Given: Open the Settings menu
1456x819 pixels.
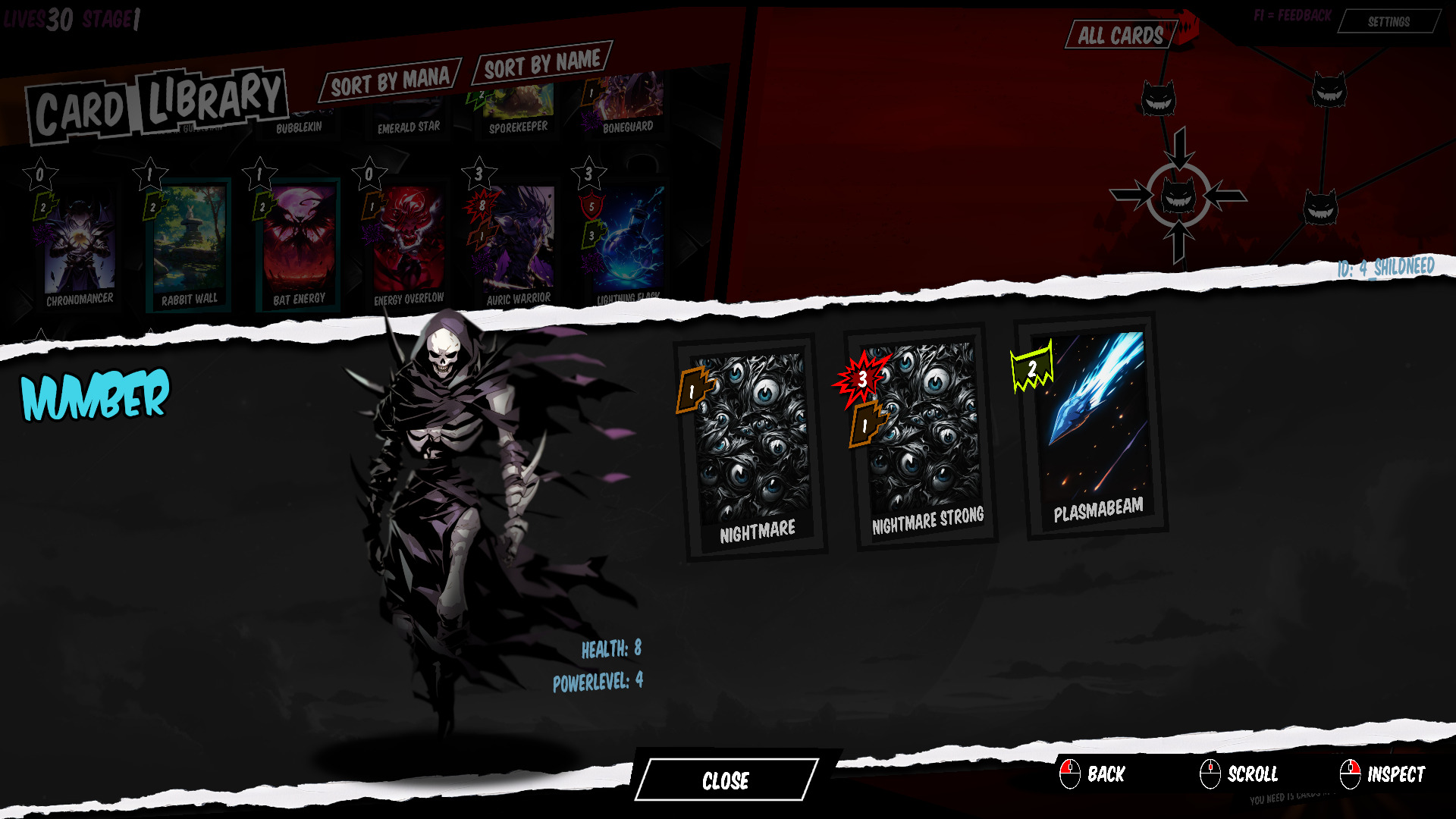Looking at the screenshot, I should pos(1389,22).
